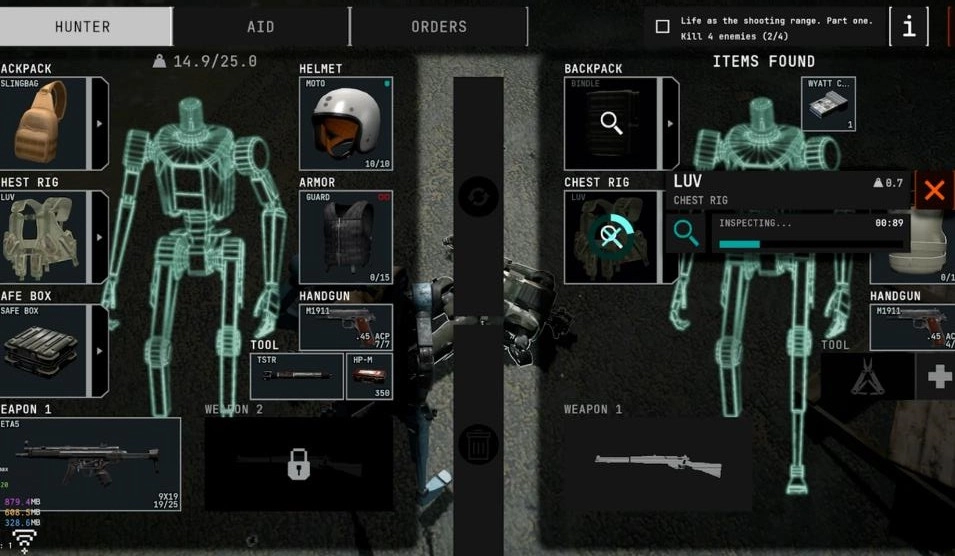Select the Slingbag backpack slot

point(45,122)
